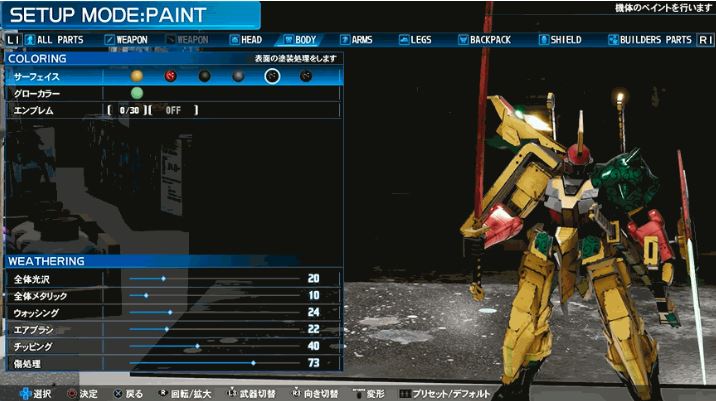Select the BODY tab
716x401 pixels.
coord(300,40)
